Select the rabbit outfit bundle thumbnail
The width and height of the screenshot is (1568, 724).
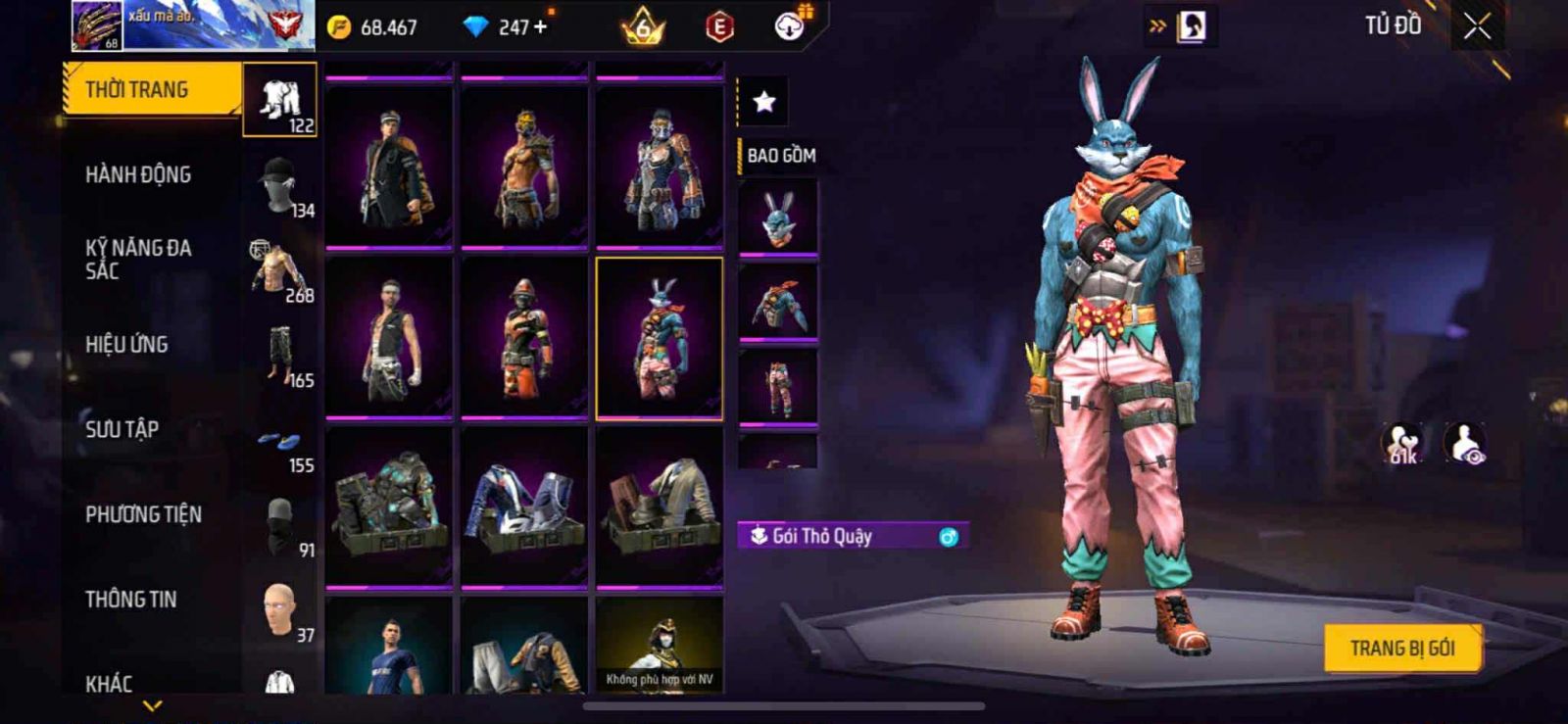(660, 339)
